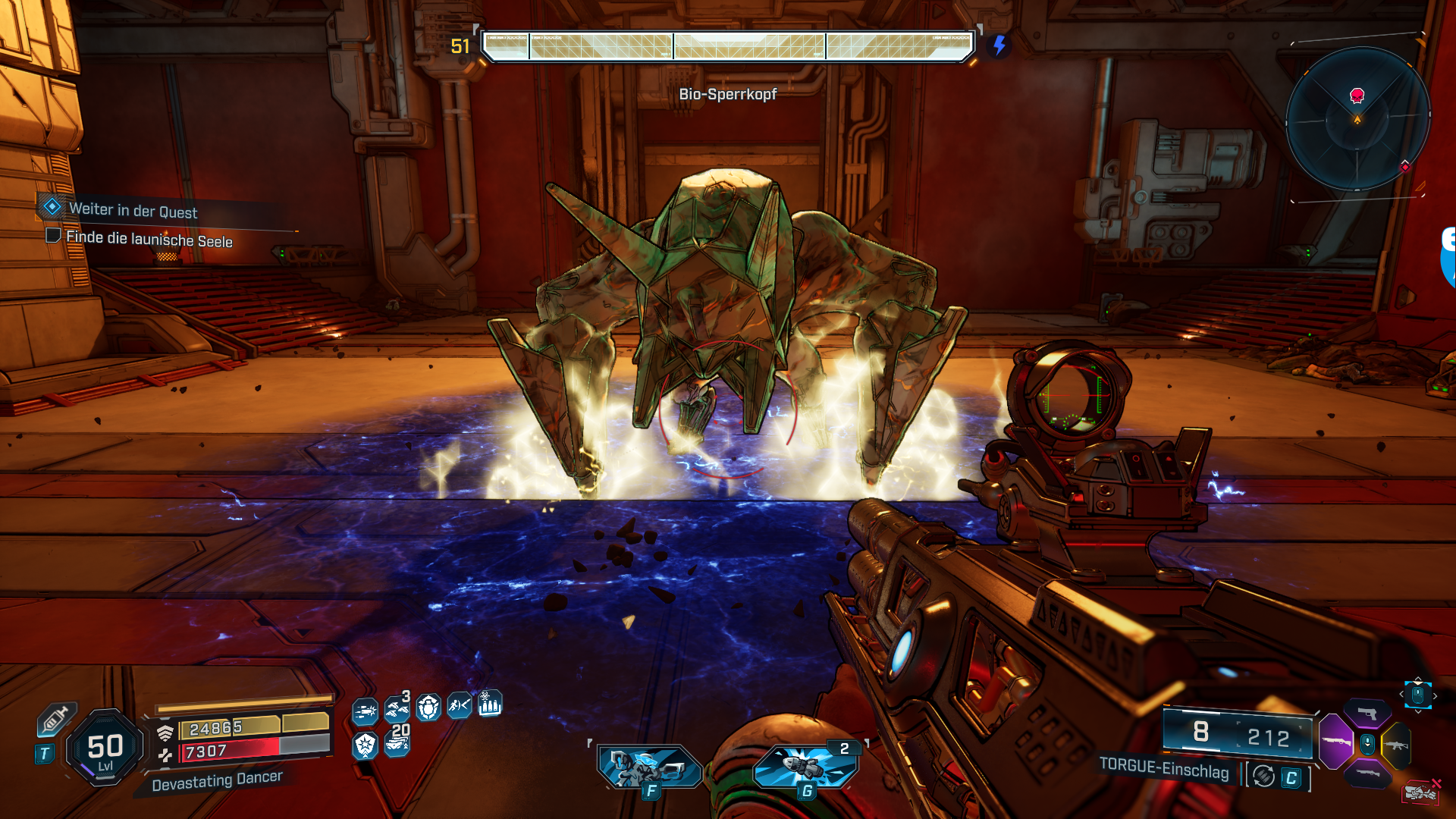The image size is (1456, 819).
Task: Activate the action skill icon
Action: [x=650, y=767]
